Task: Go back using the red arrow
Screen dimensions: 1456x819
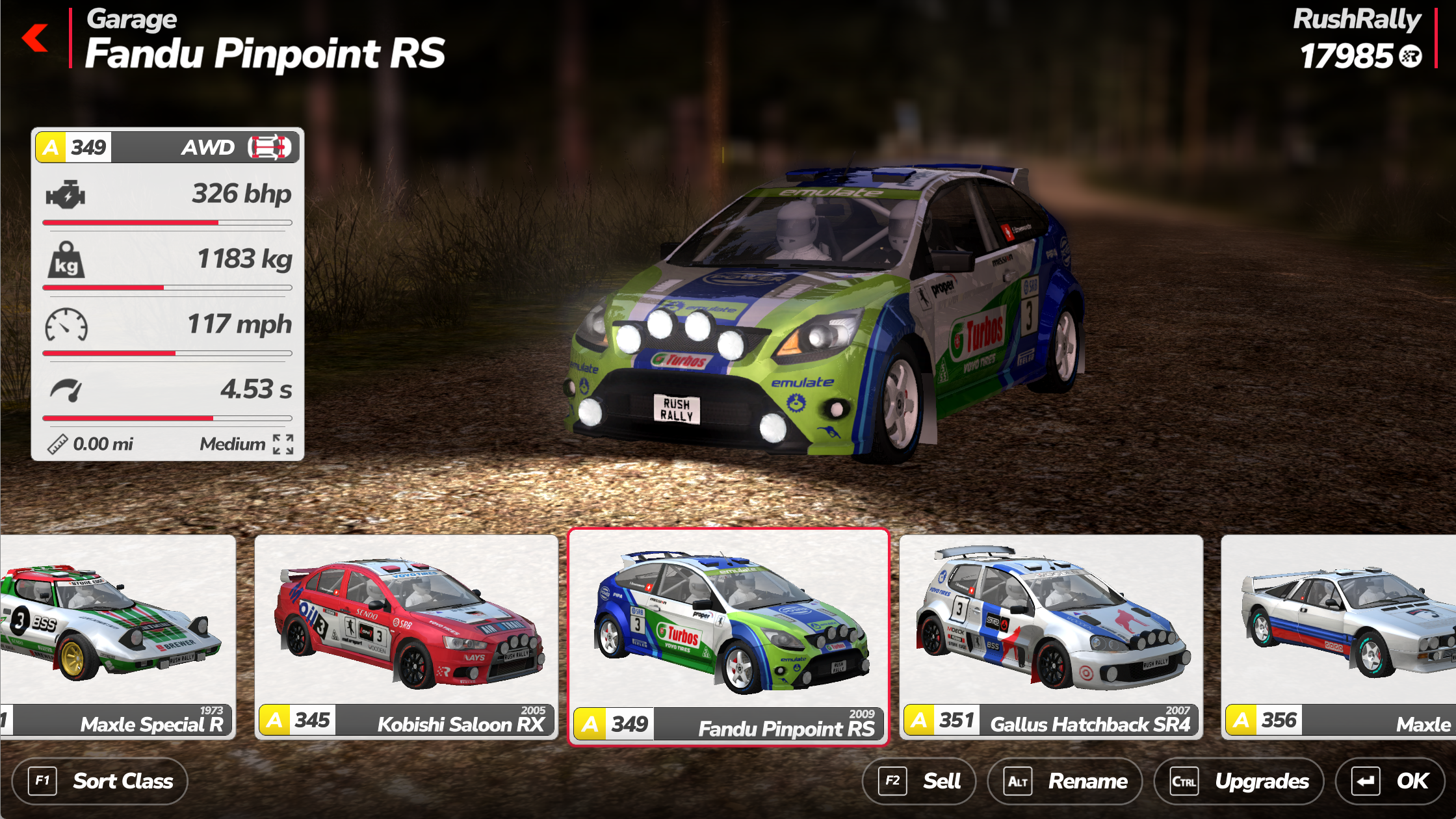Action: pos(35,38)
